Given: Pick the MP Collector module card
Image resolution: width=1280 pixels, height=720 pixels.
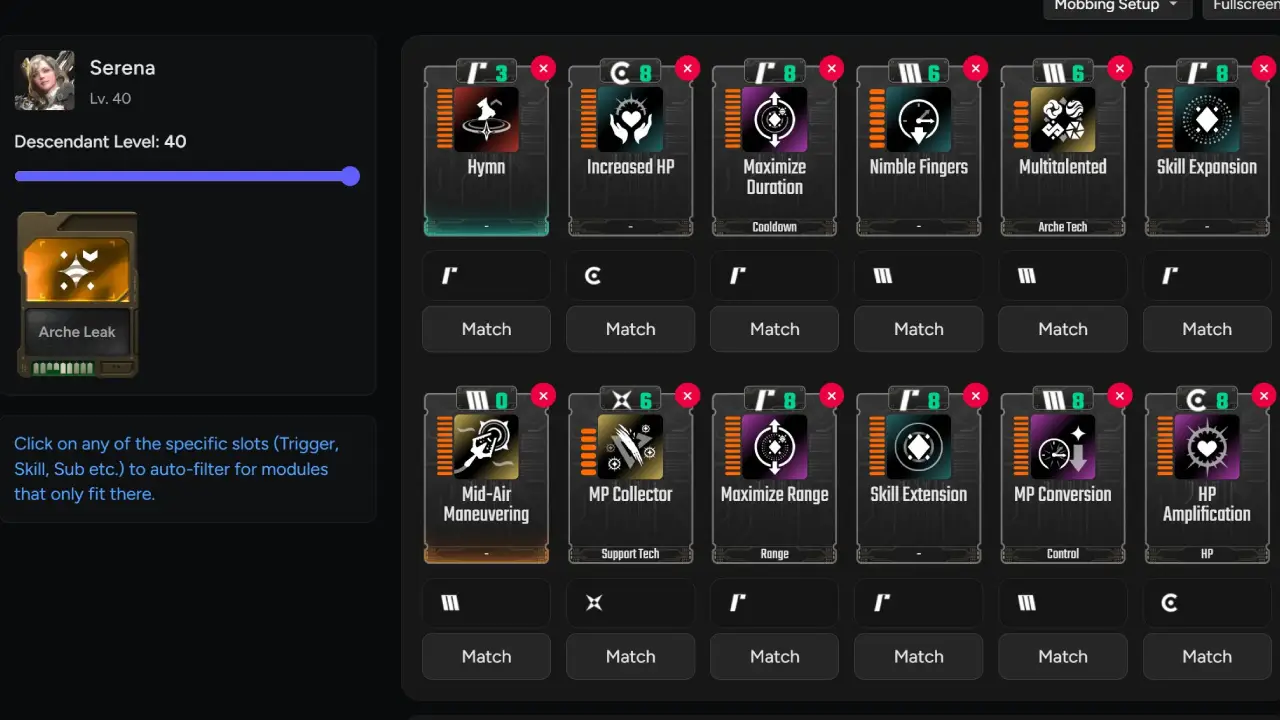Looking at the screenshot, I should point(630,478).
